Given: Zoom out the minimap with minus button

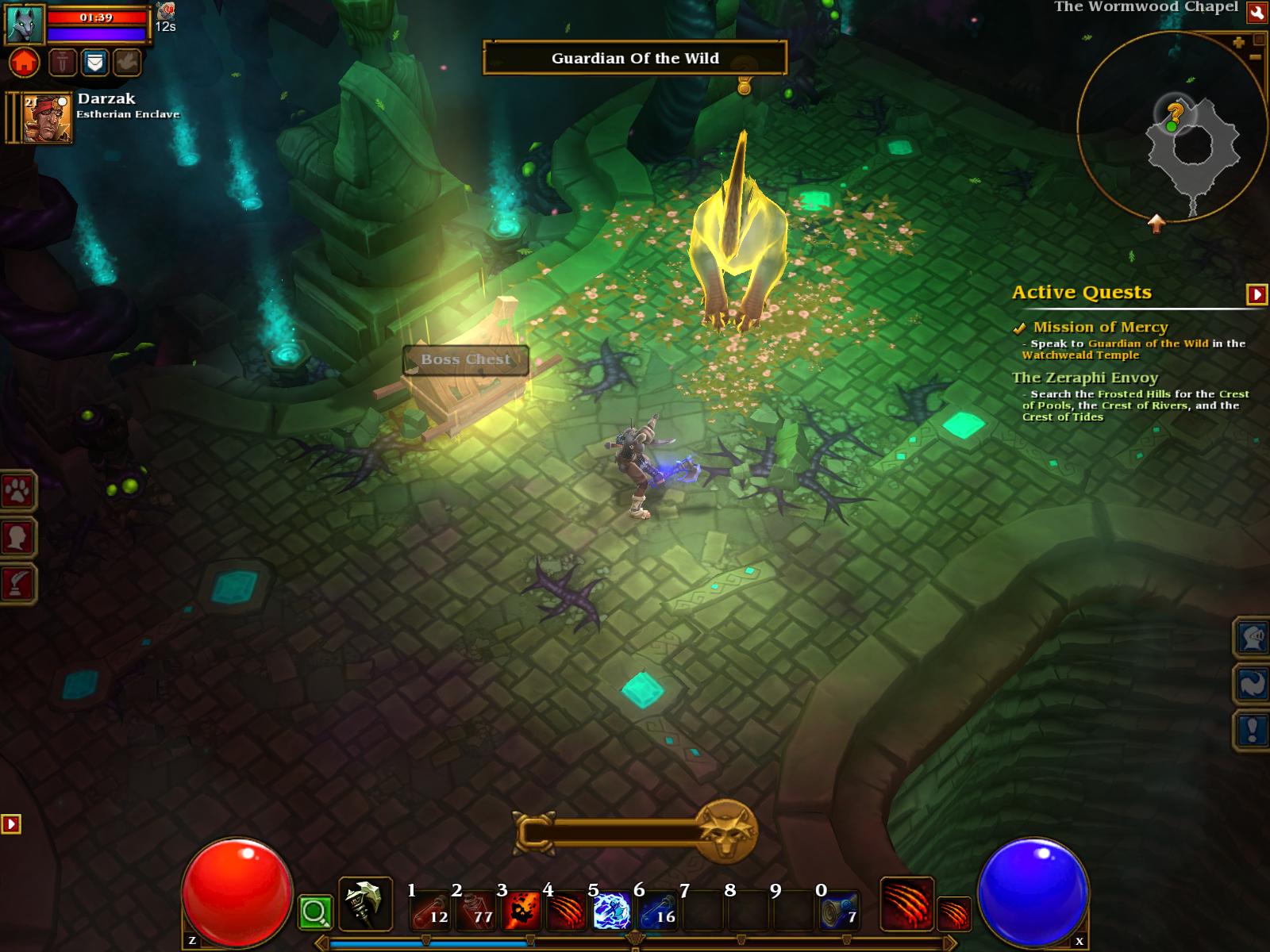Looking at the screenshot, I should tap(1255, 57).
